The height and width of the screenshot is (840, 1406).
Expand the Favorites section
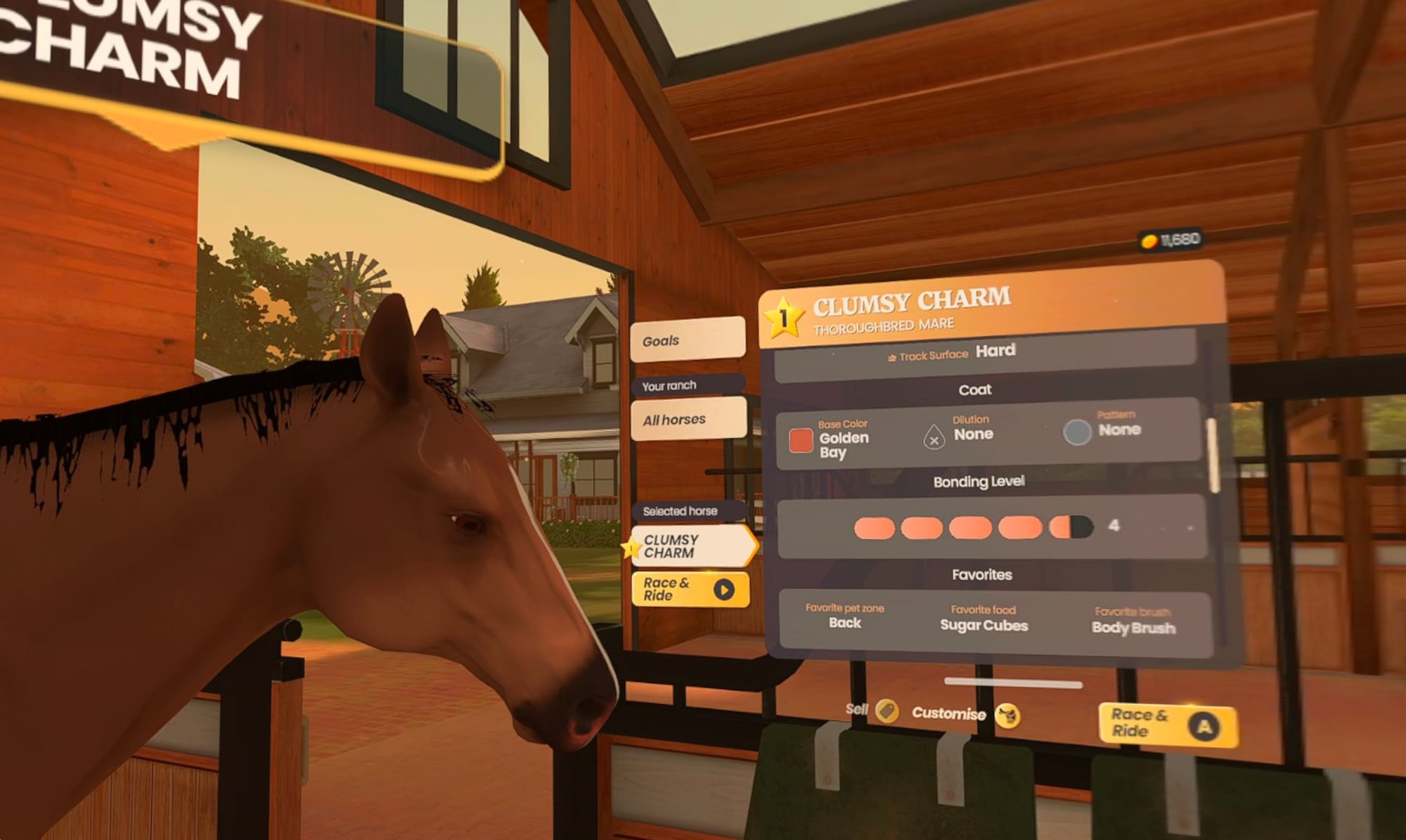pyautogui.click(x=983, y=574)
